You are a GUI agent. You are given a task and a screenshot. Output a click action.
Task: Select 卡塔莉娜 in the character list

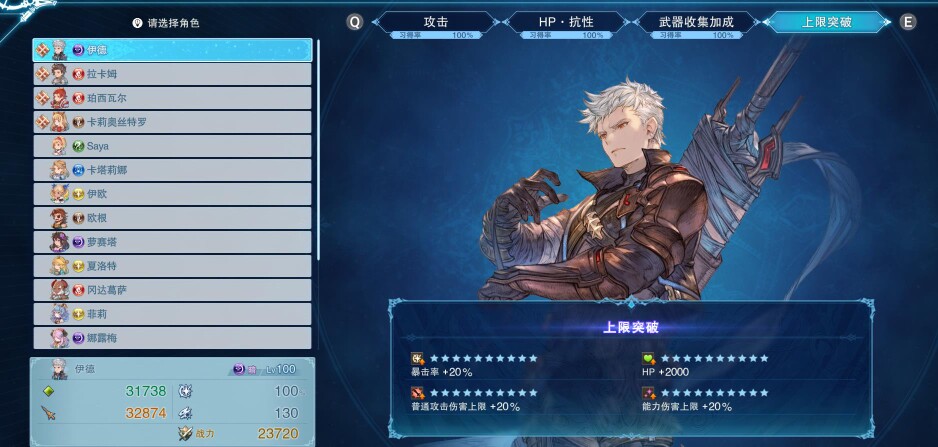coord(173,170)
